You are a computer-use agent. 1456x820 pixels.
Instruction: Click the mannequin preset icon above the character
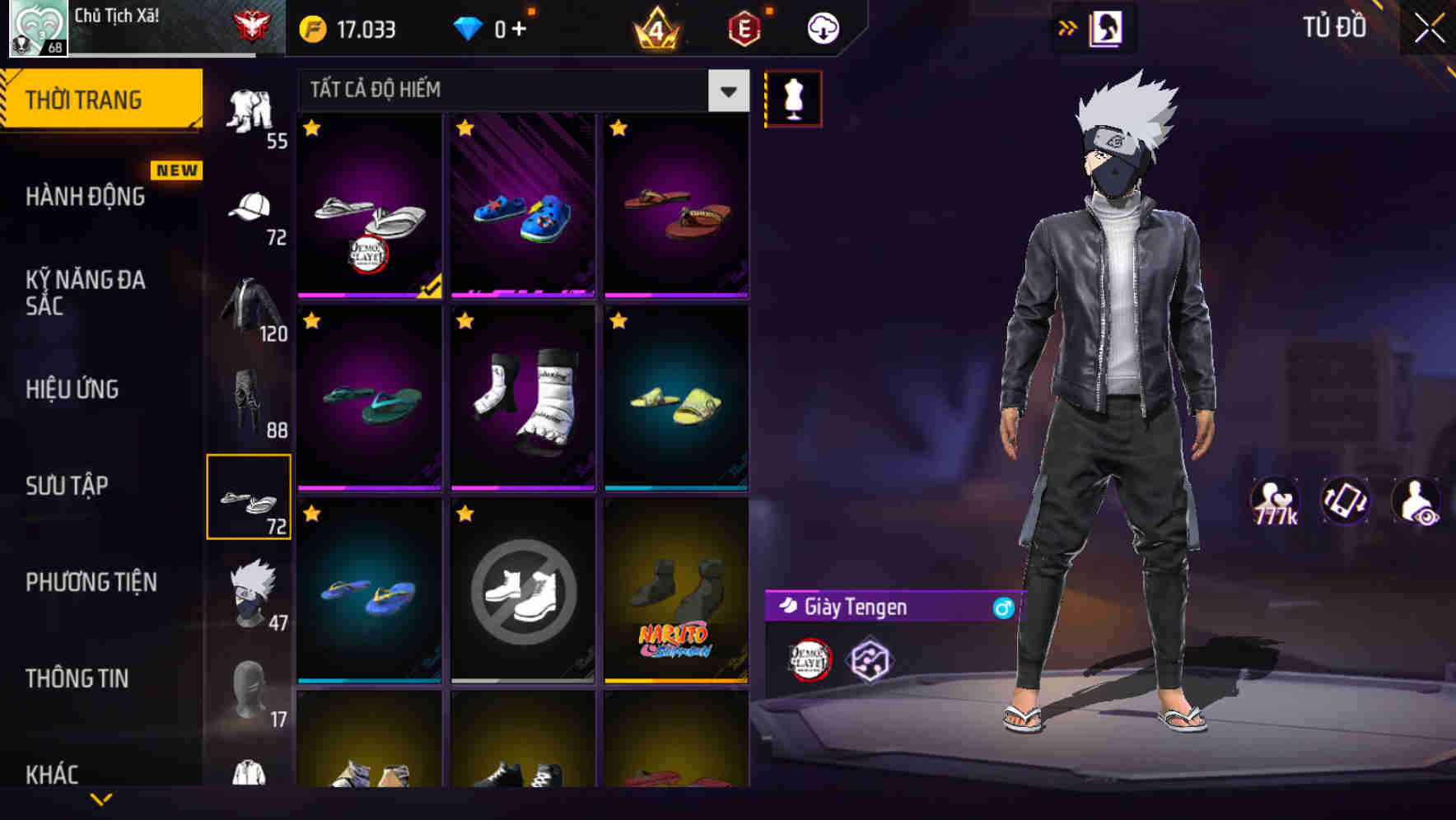click(x=793, y=98)
